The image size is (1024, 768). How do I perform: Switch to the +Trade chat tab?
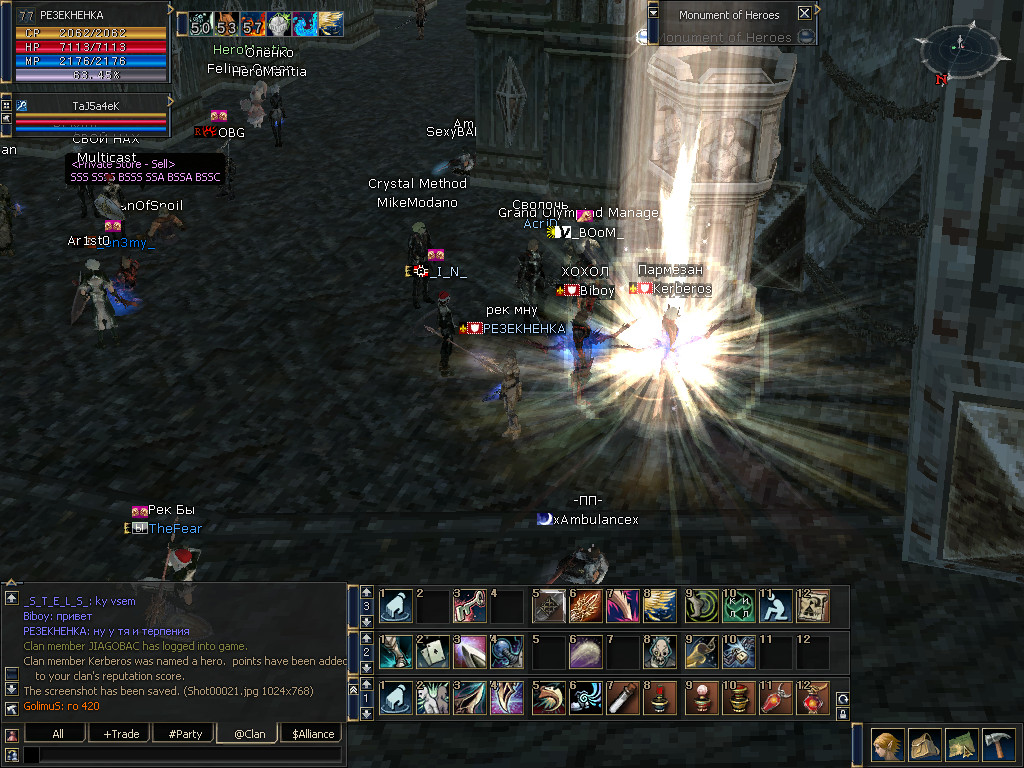[120, 733]
